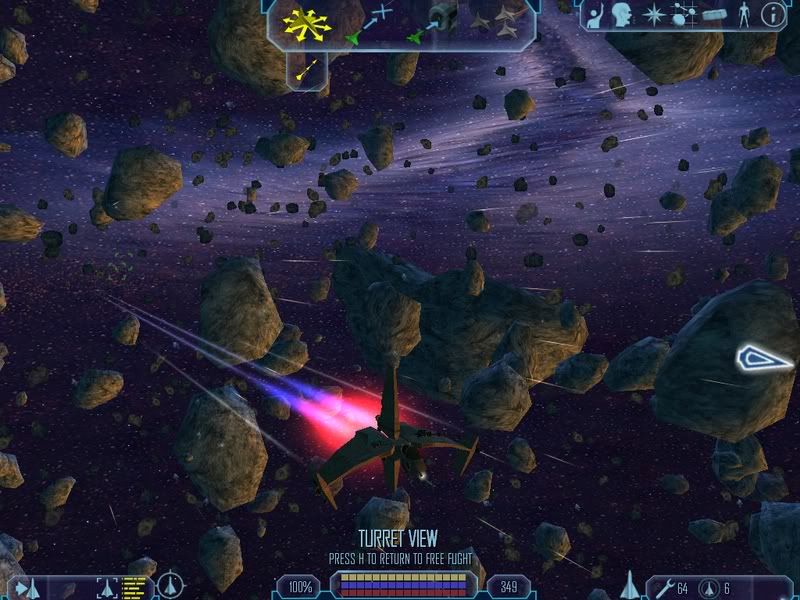Choose the Dock maneuver icon
Viewport: 800px width, 600px height.
[x=431, y=23]
